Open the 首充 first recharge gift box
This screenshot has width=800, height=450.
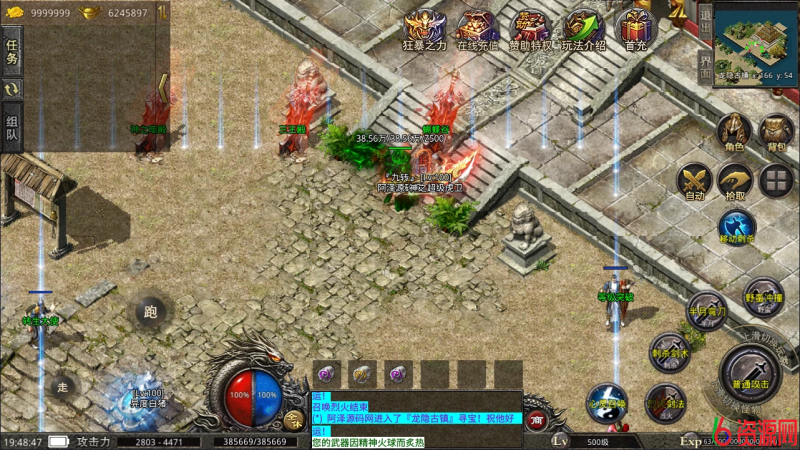click(632, 28)
